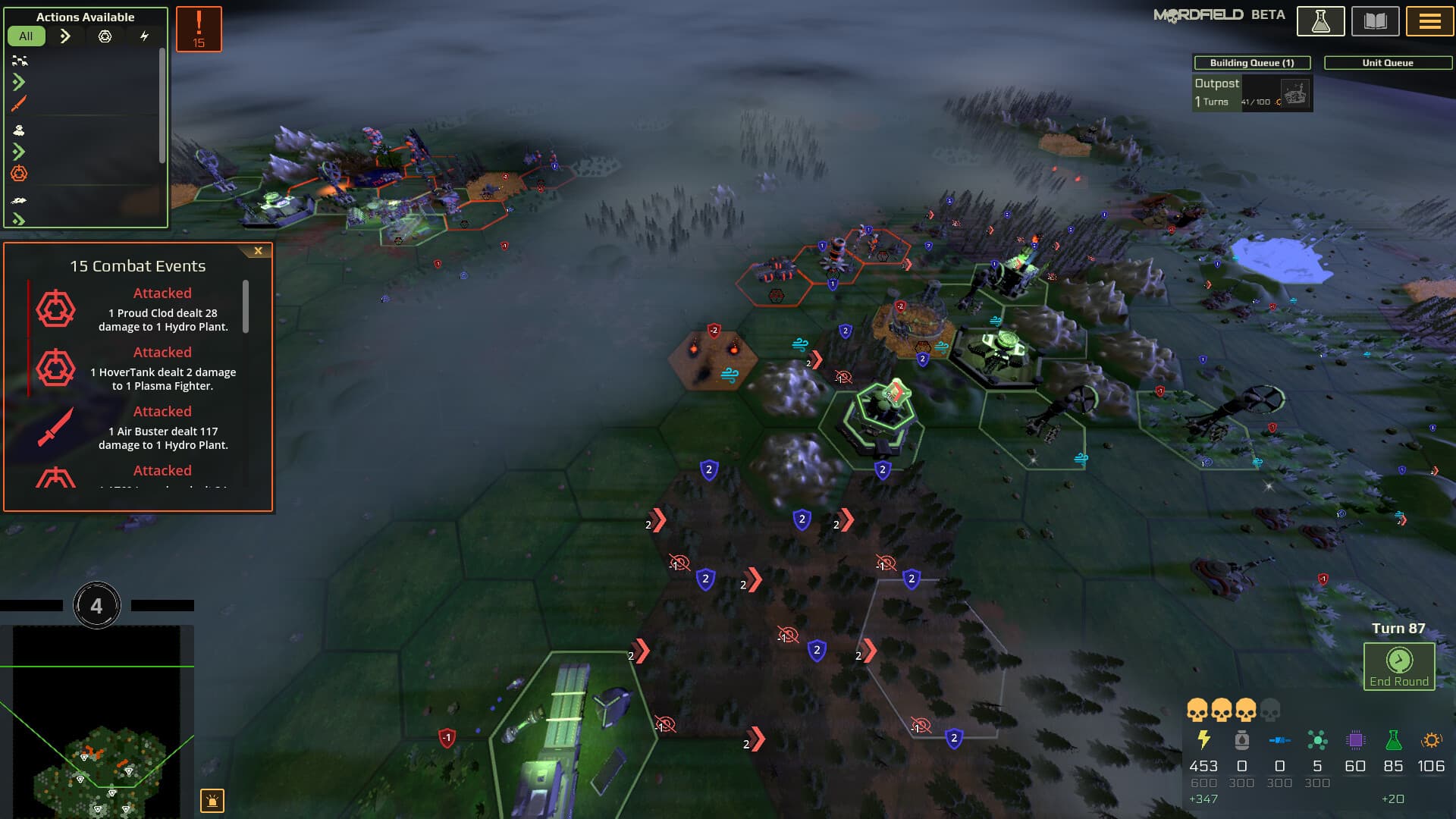
Task: Open the orange hamburger menu
Action: (1429, 20)
